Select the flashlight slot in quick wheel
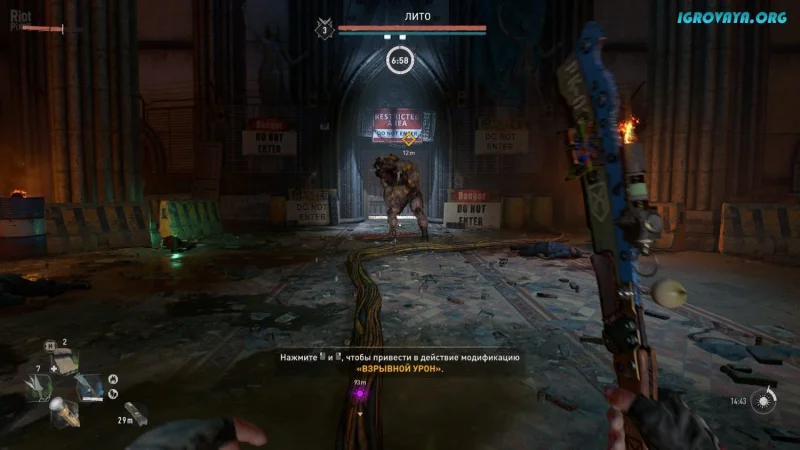 pyautogui.click(x=61, y=410)
